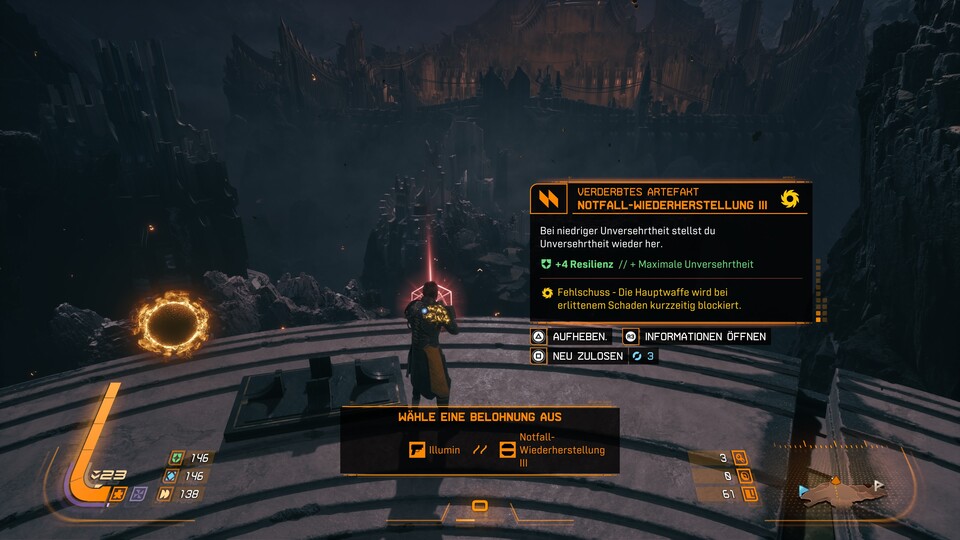960x540 pixels.
Task: Click the green shield Resilienz stat icon
Action: [x=177, y=458]
